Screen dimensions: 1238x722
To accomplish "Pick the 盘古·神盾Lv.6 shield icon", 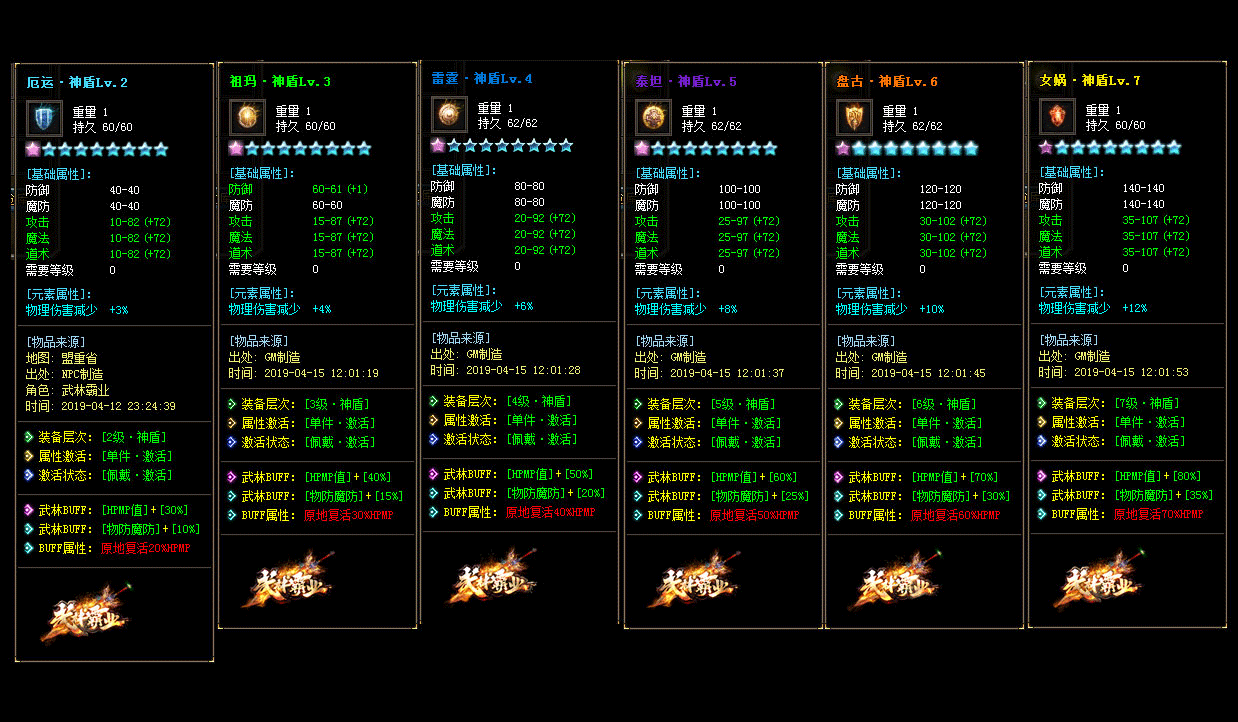I will 854,117.
